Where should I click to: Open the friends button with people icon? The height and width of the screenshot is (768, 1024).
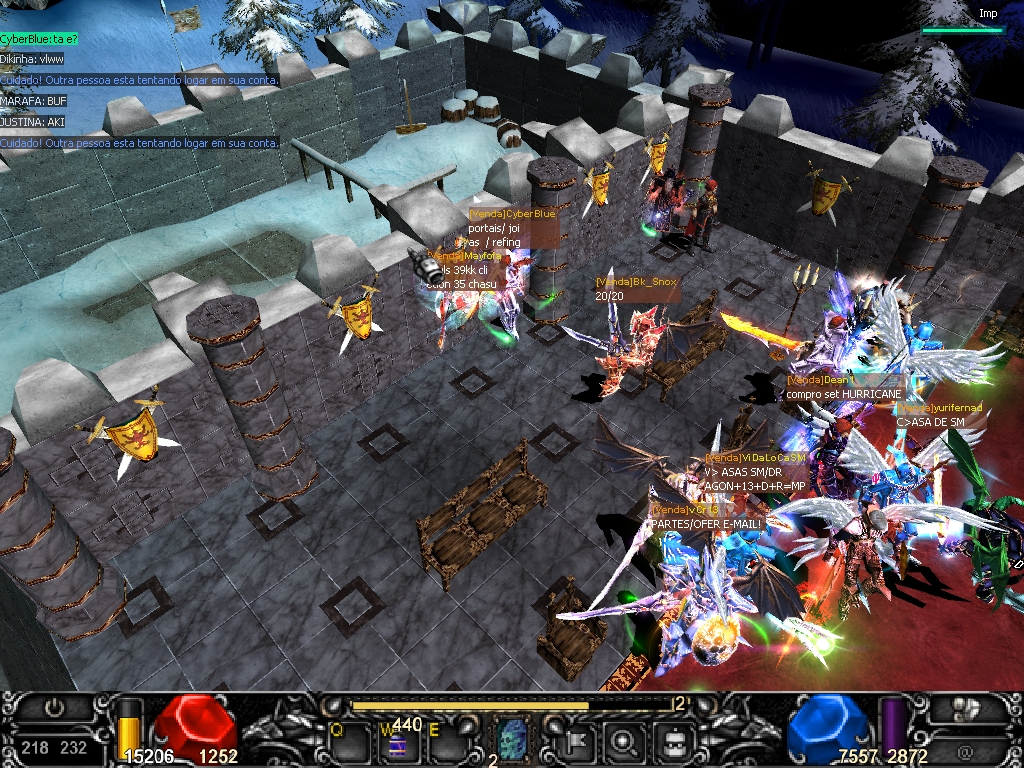[x=964, y=709]
